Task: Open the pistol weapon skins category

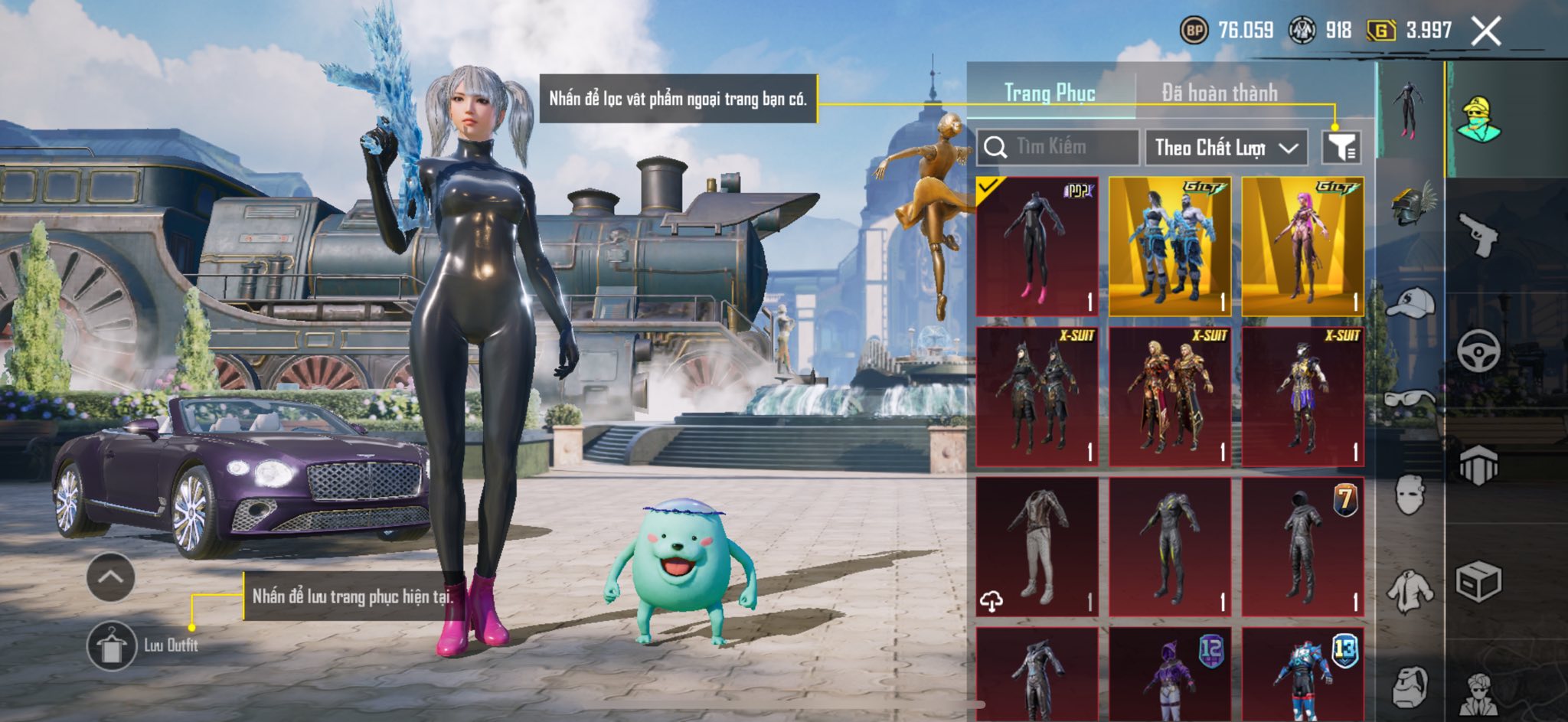Action: (1478, 234)
